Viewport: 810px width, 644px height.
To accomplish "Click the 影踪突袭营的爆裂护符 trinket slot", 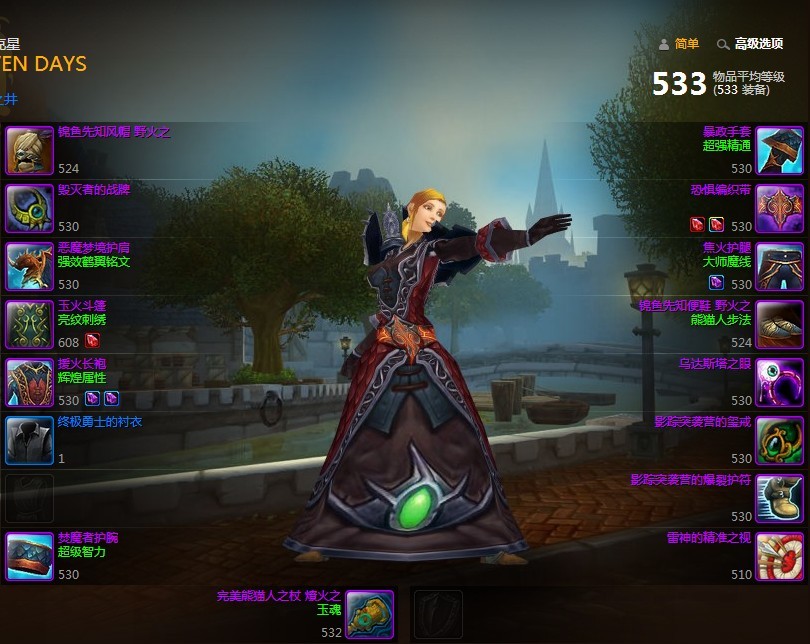I will tap(779, 498).
